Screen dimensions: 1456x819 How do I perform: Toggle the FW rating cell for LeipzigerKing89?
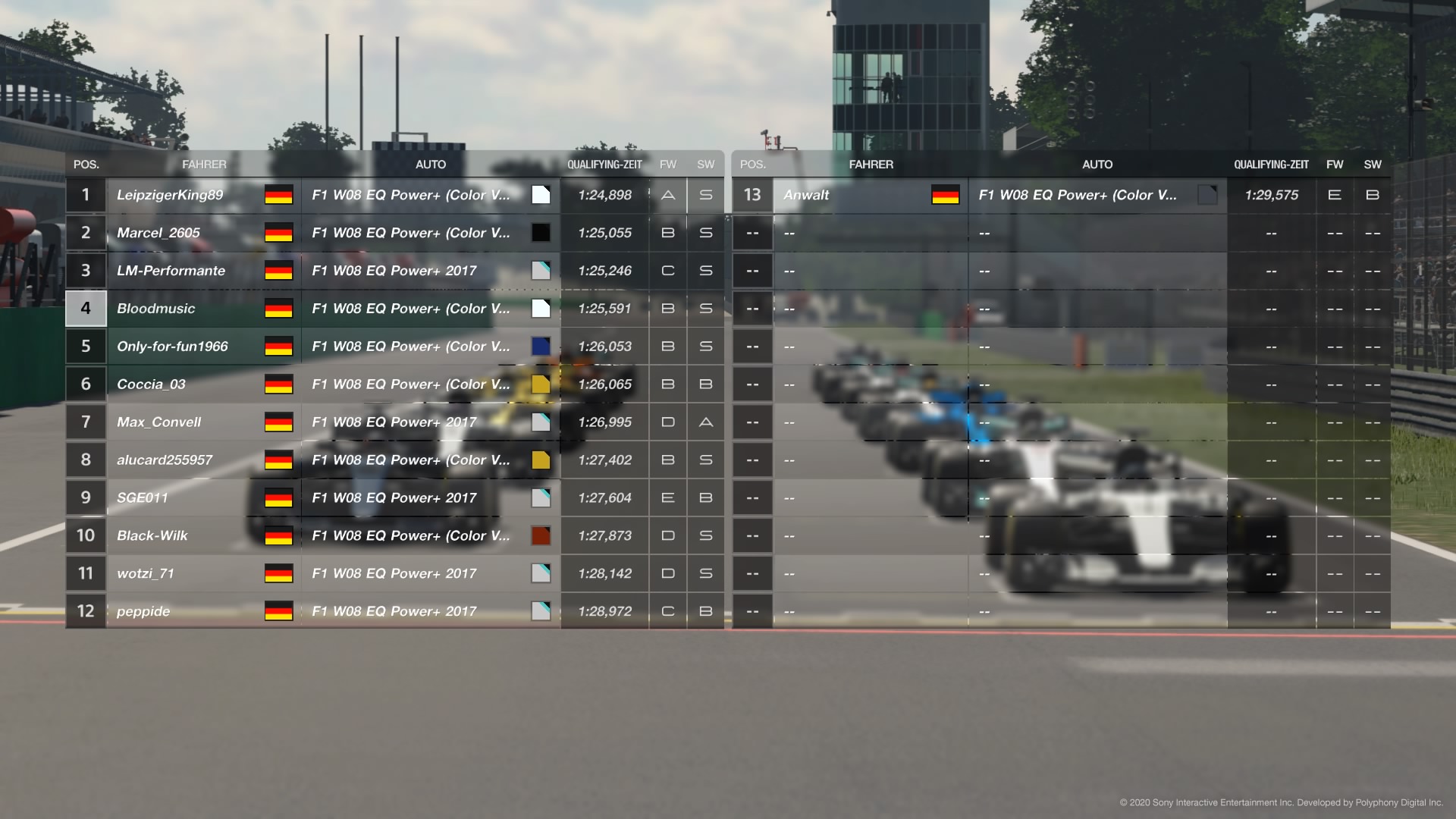click(667, 195)
